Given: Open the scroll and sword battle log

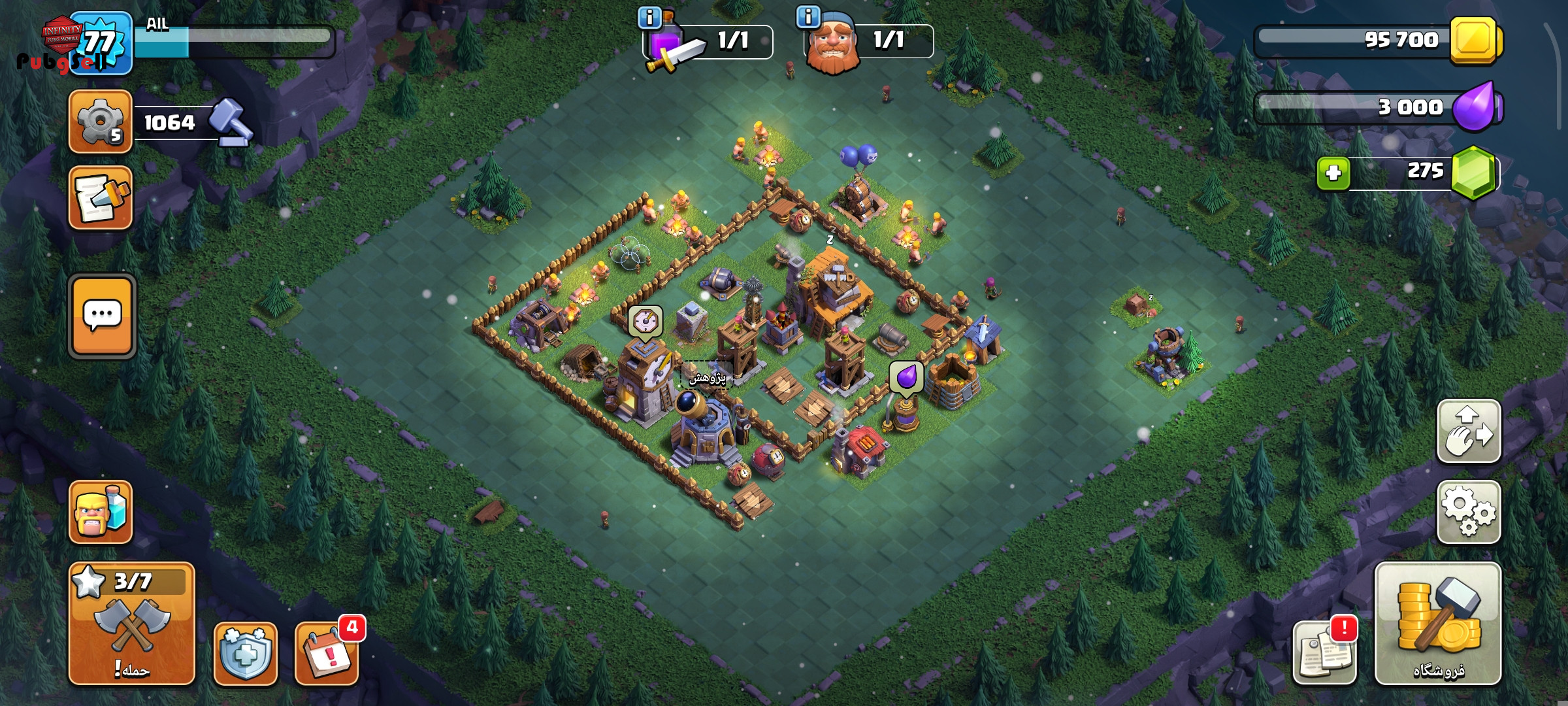Looking at the screenshot, I should coord(101,197).
